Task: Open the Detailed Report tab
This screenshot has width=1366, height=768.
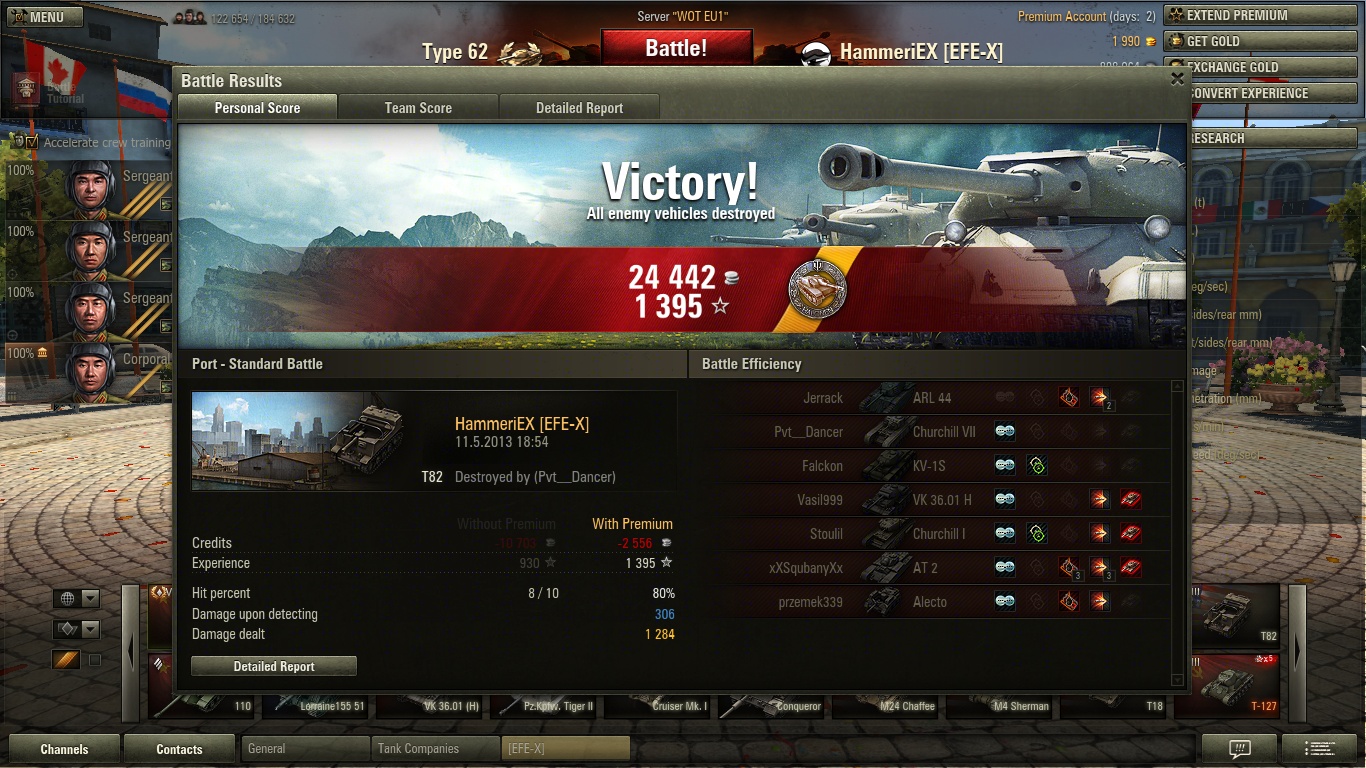Action: coord(579,108)
